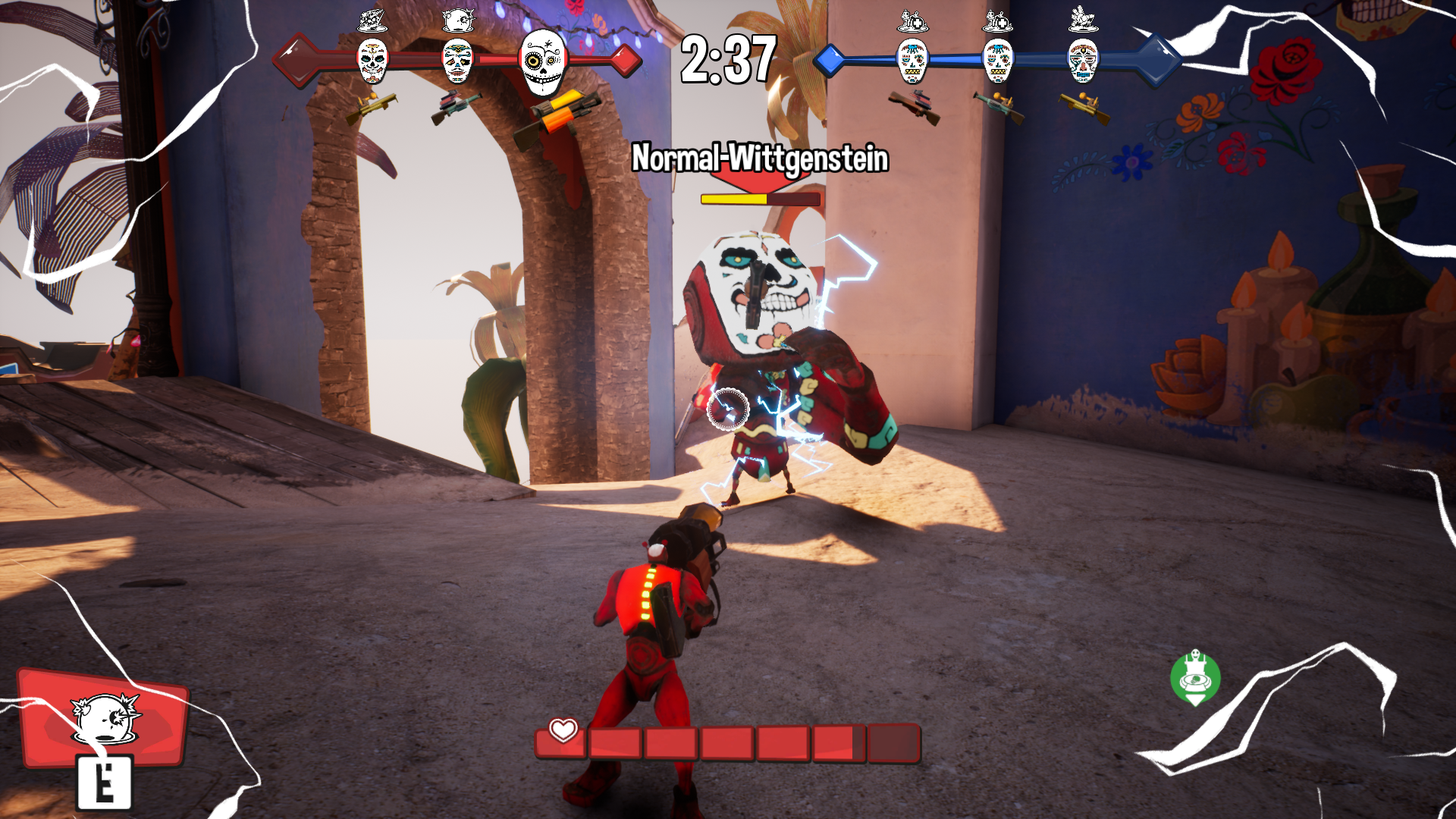The height and width of the screenshot is (819, 1456).
Task: Click the green turret marker icon
Action: [x=1195, y=677]
